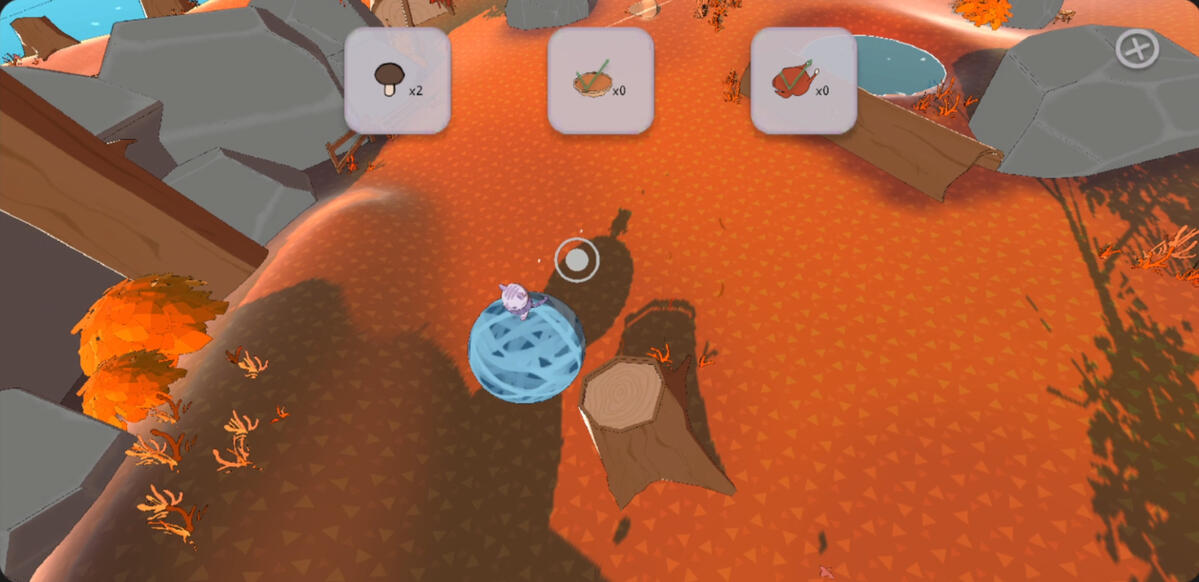Open the circled plus button
The image size is (1199, 582).
(1137, 49)
